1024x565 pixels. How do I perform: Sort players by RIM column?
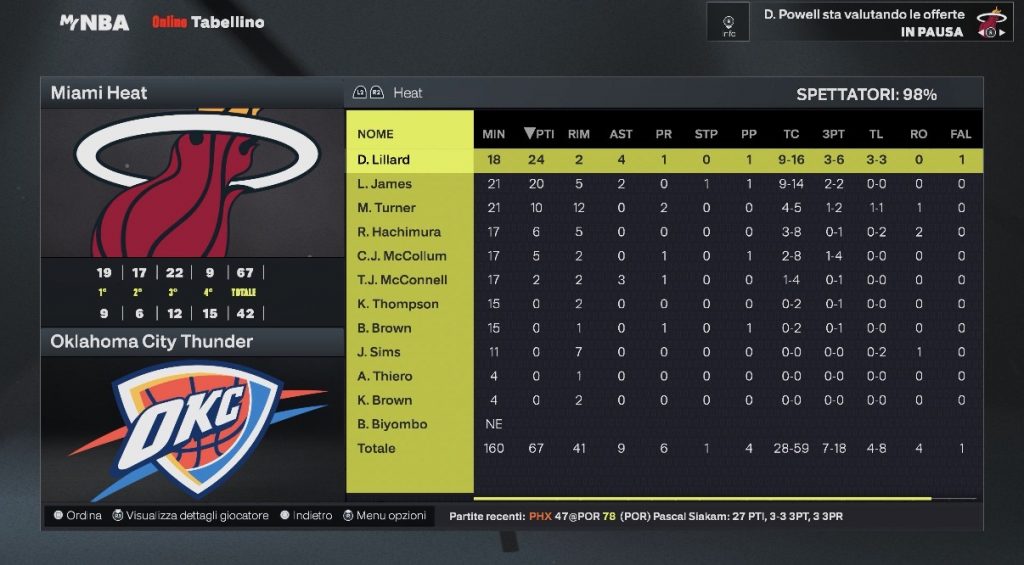[x=578, y=134]
